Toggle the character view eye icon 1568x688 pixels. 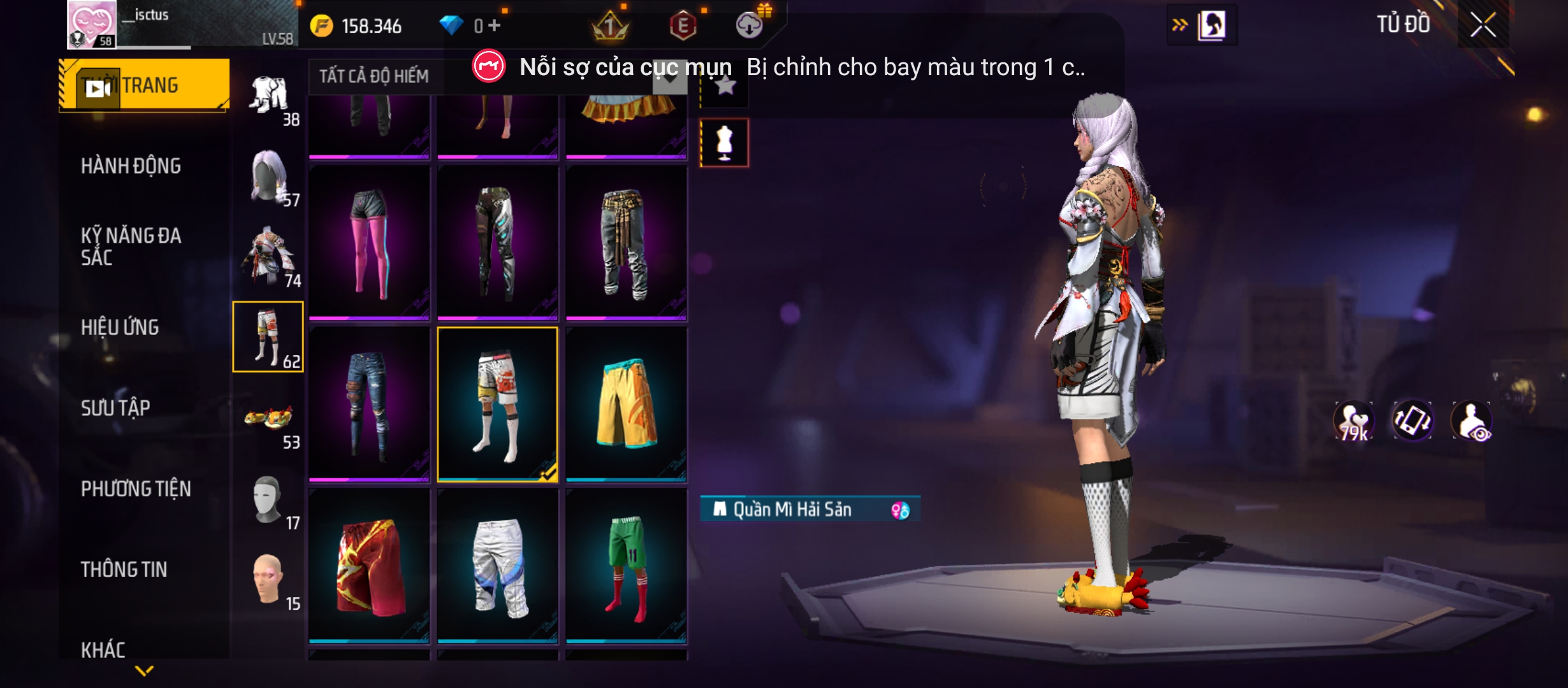point(1472,421)
